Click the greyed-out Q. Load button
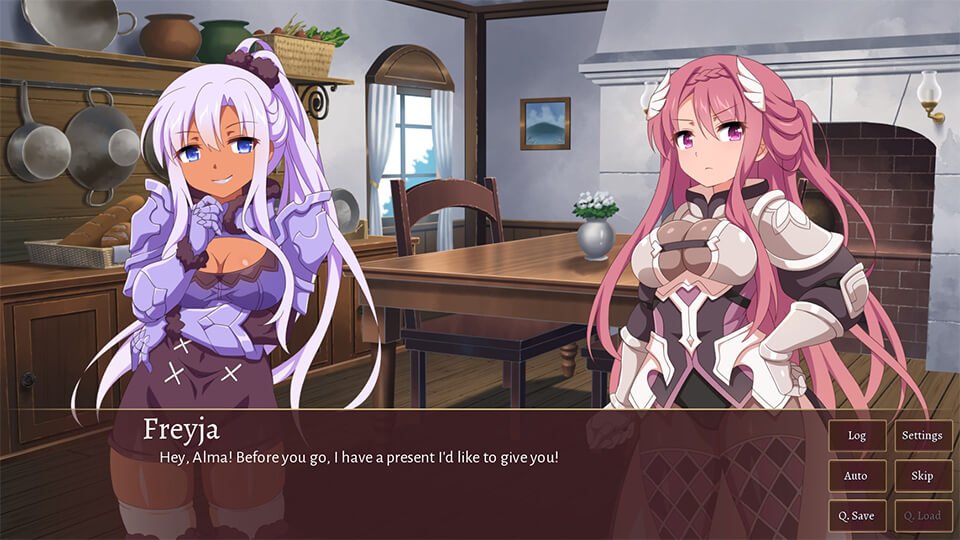 click(x=922, y=516)
